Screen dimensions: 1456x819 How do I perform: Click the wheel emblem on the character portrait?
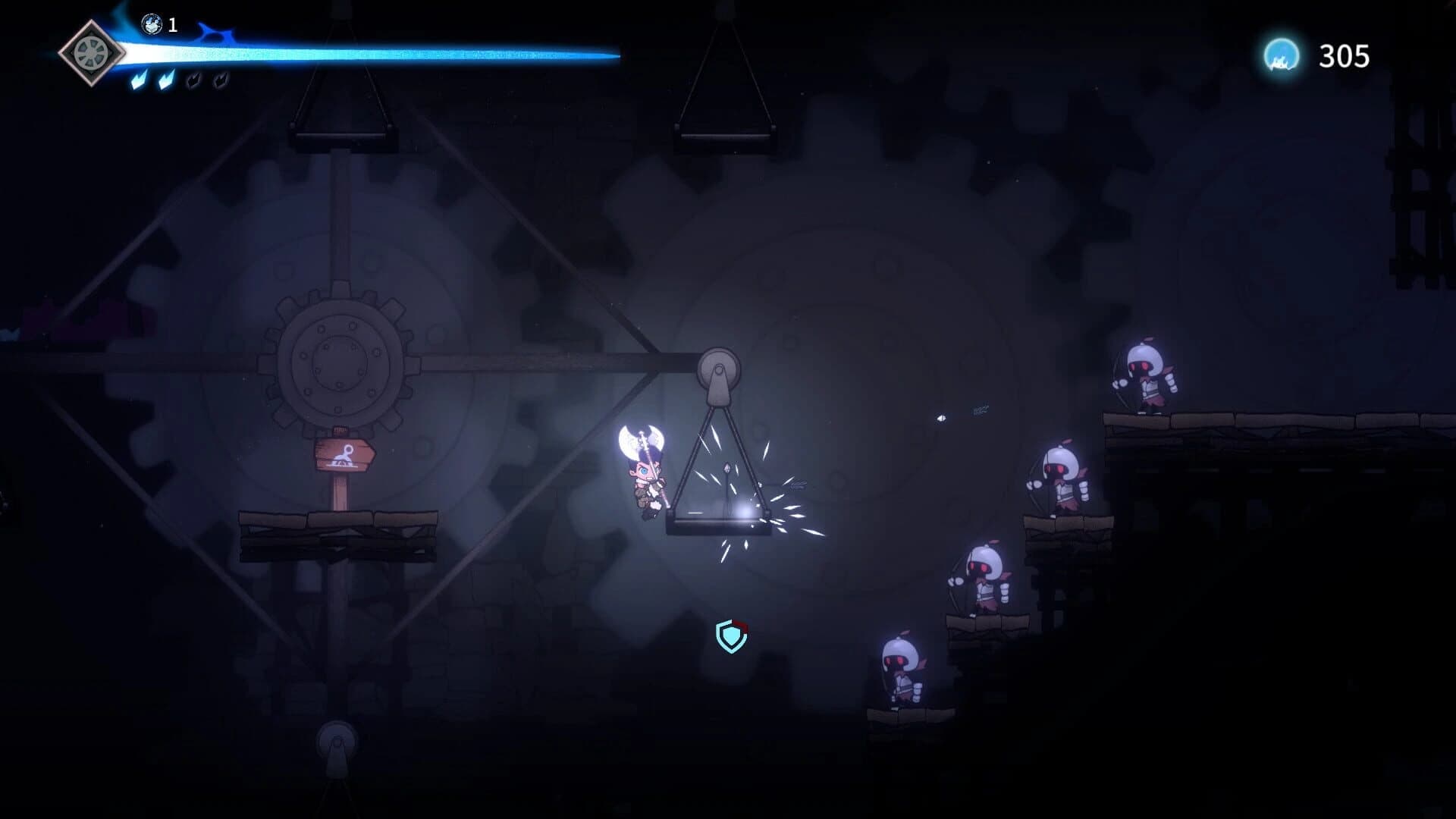coord(90,52)
